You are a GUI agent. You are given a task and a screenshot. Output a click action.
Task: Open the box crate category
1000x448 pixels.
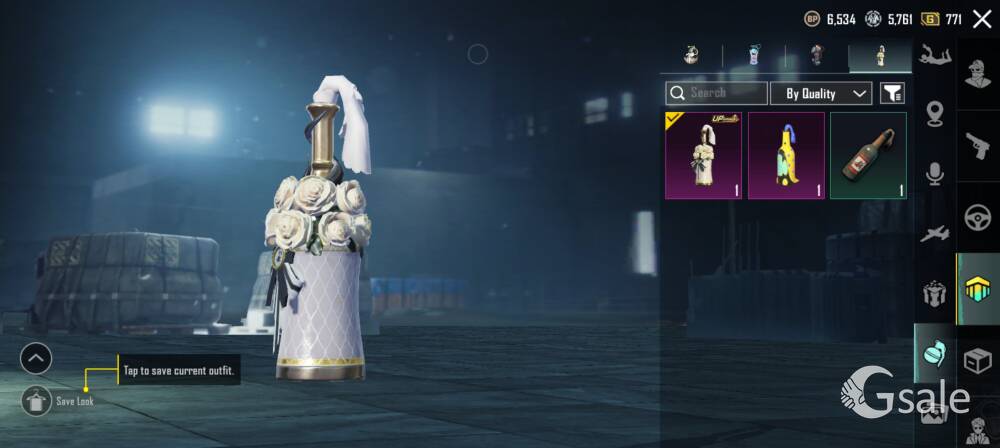click(x=977, y=361)
